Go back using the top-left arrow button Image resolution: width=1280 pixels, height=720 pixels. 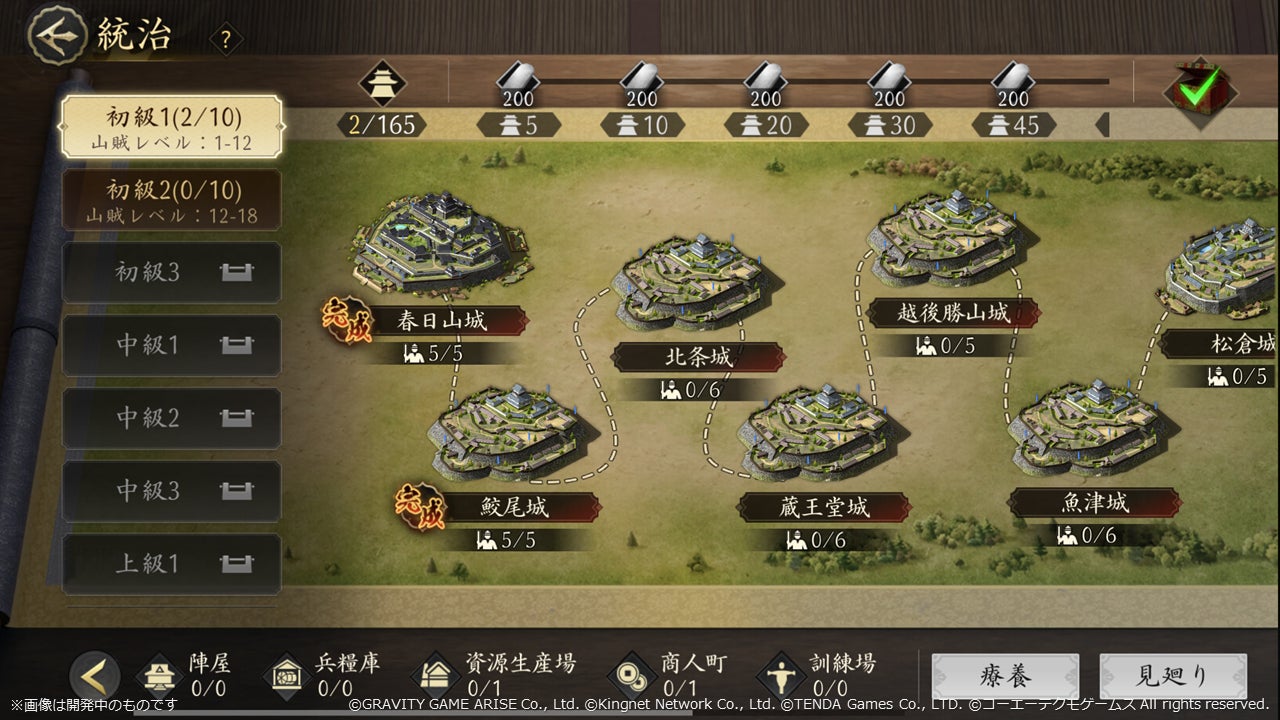[x=56, y=35]
